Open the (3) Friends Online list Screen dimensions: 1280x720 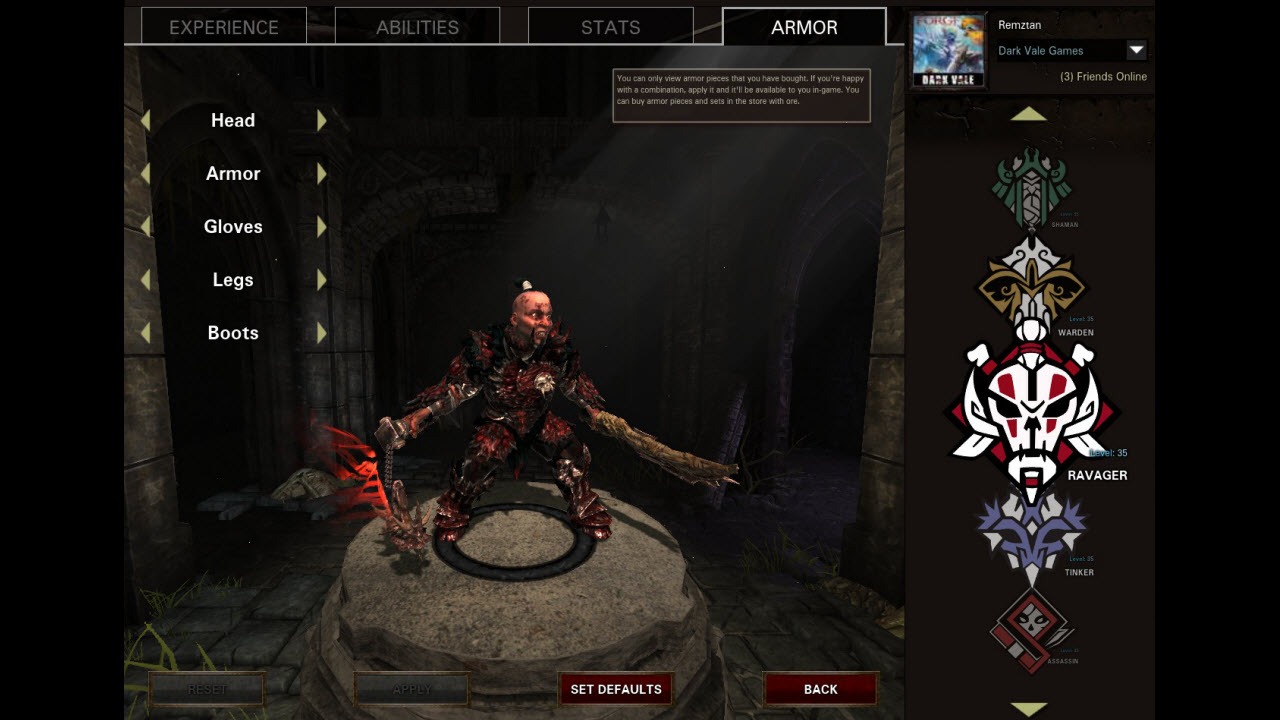click(x=1103, y=76)
